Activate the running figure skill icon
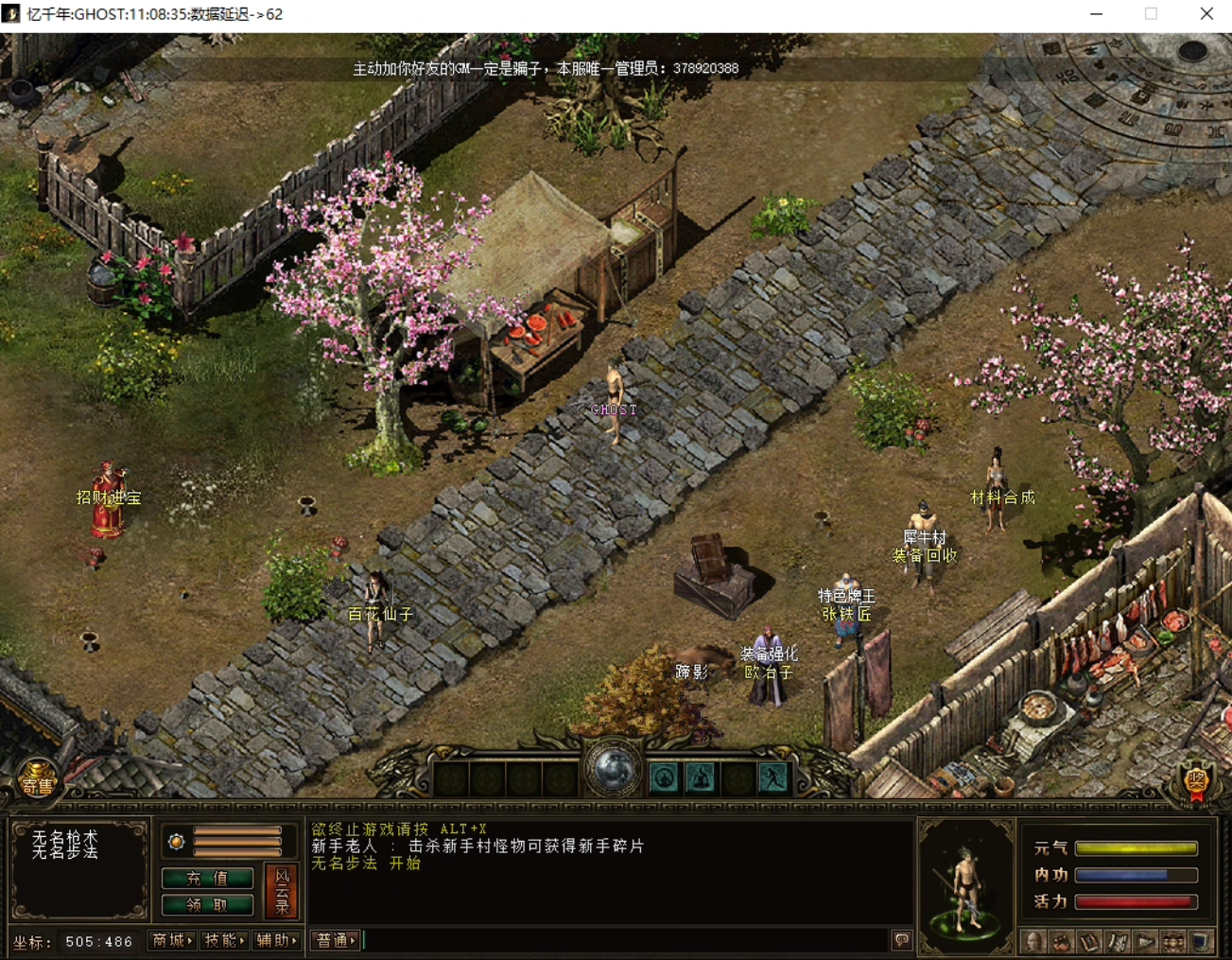 (x=773, y=778)
